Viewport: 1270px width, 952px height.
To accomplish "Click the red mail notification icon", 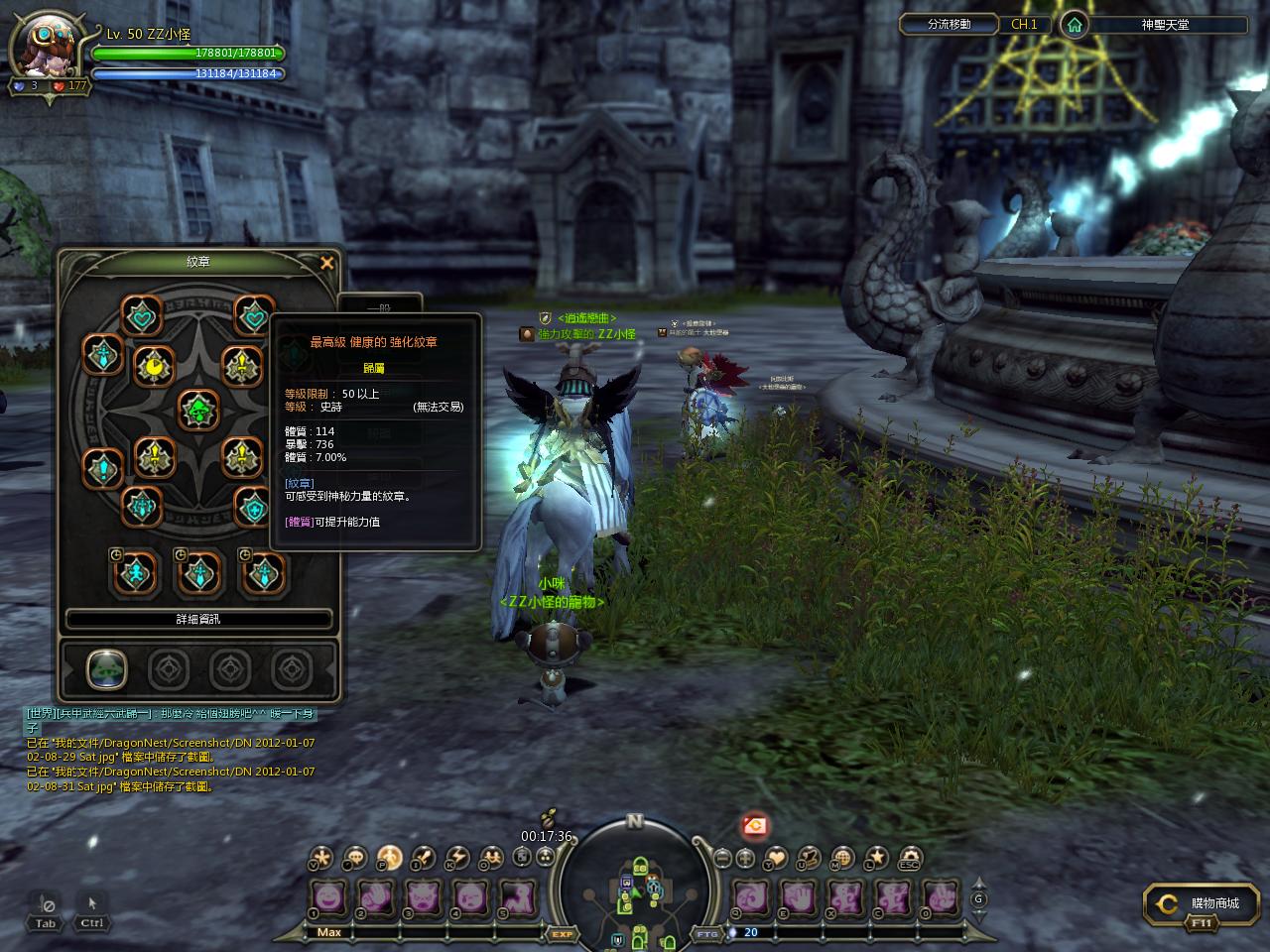I will click(x=755, y=824).
